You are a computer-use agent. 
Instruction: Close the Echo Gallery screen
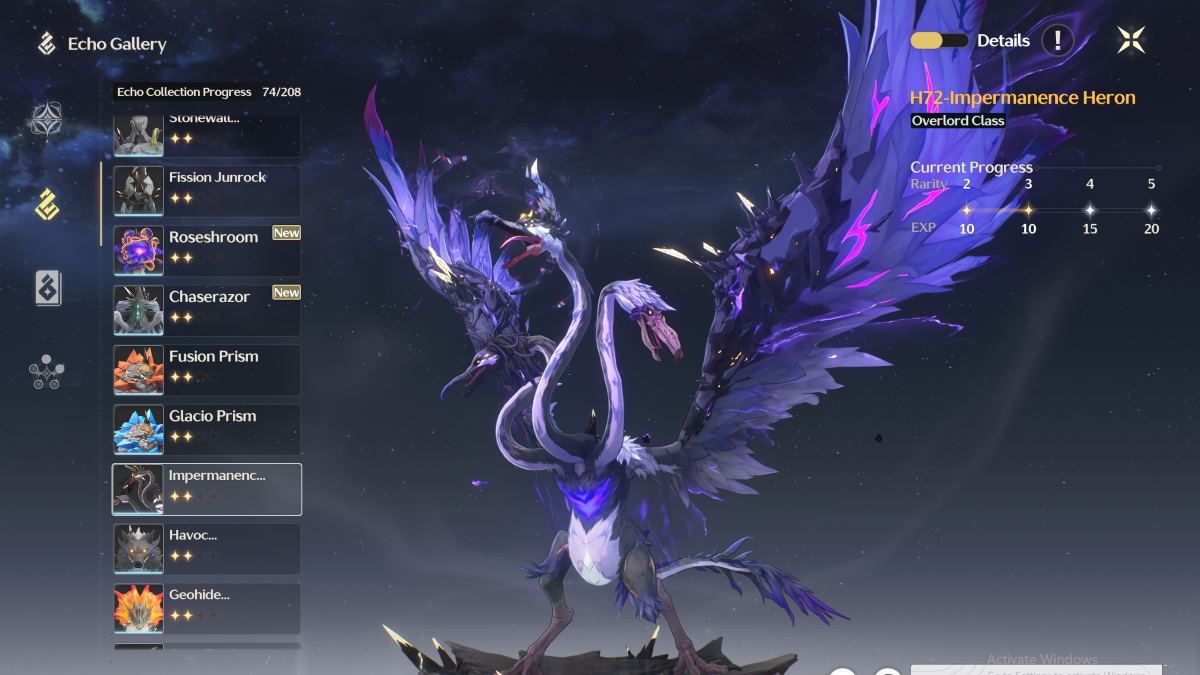(x=1131, y=40)
